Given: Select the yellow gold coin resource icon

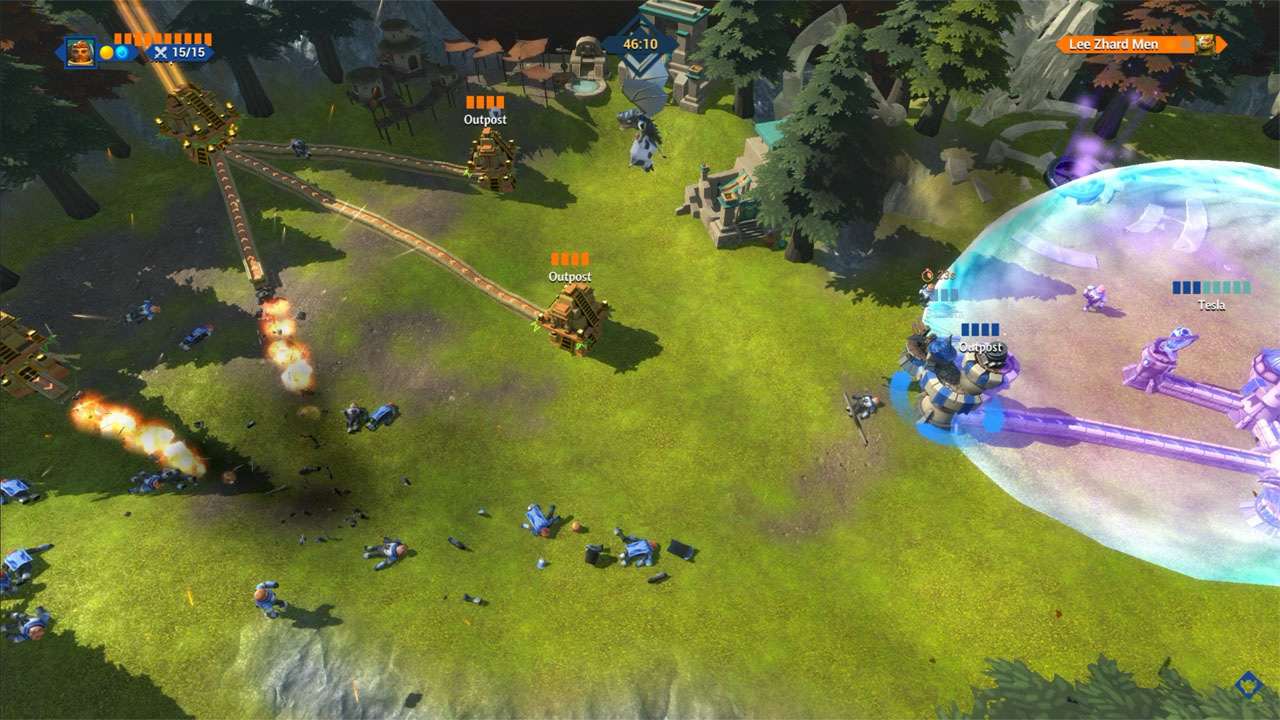Looking at the screenshot, I should tap(106, 52).
